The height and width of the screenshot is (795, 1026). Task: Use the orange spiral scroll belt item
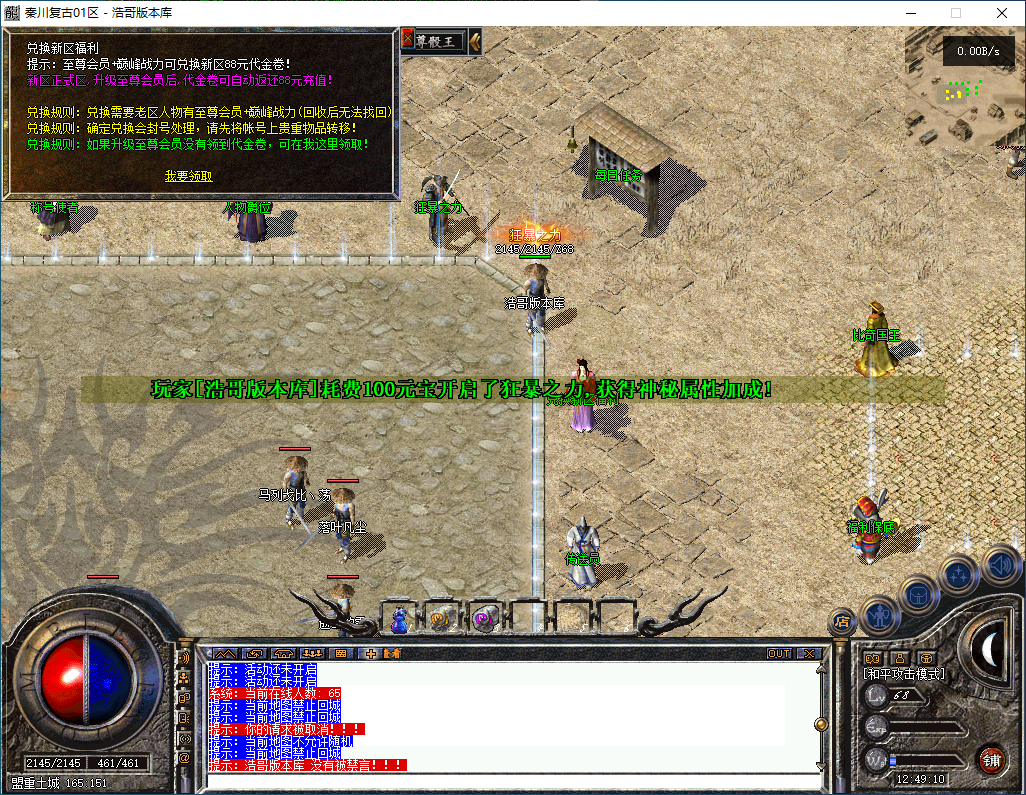coord(440,620)
